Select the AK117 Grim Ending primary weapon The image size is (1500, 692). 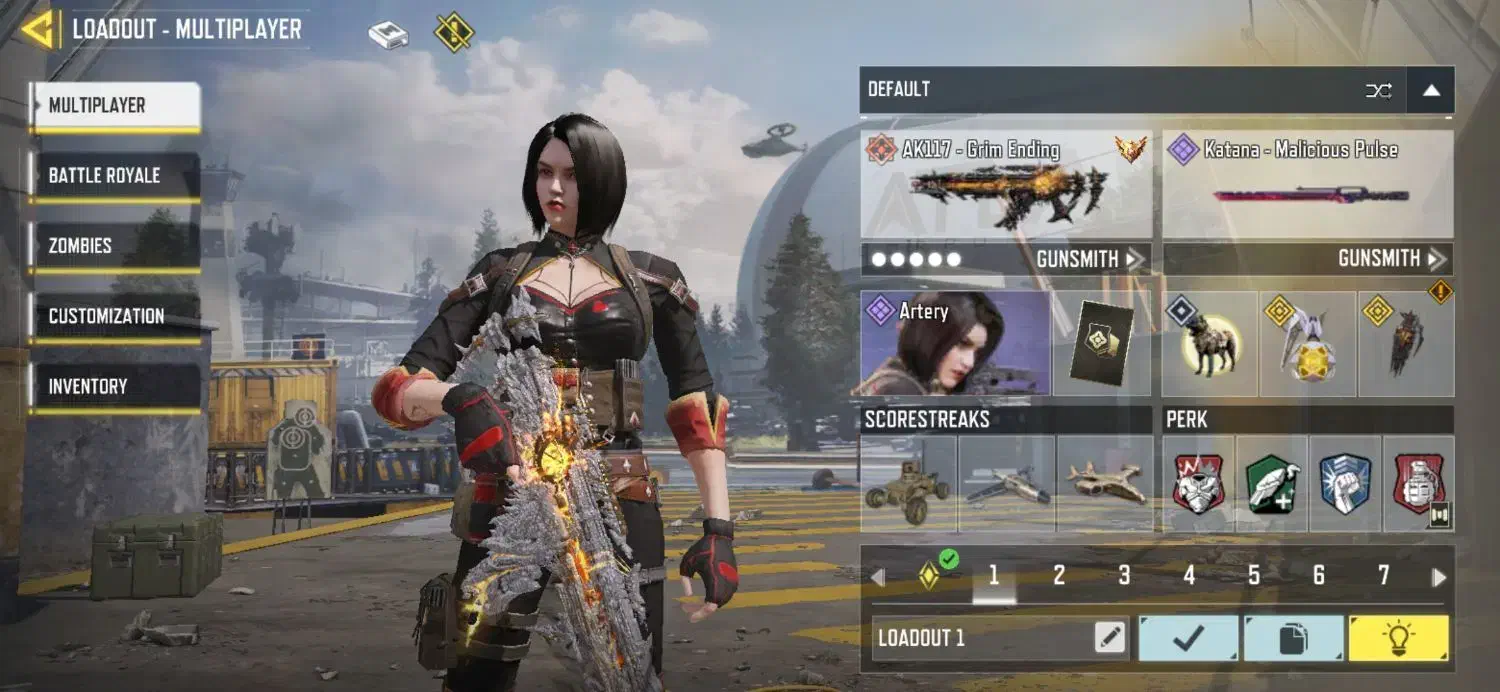1006,183
